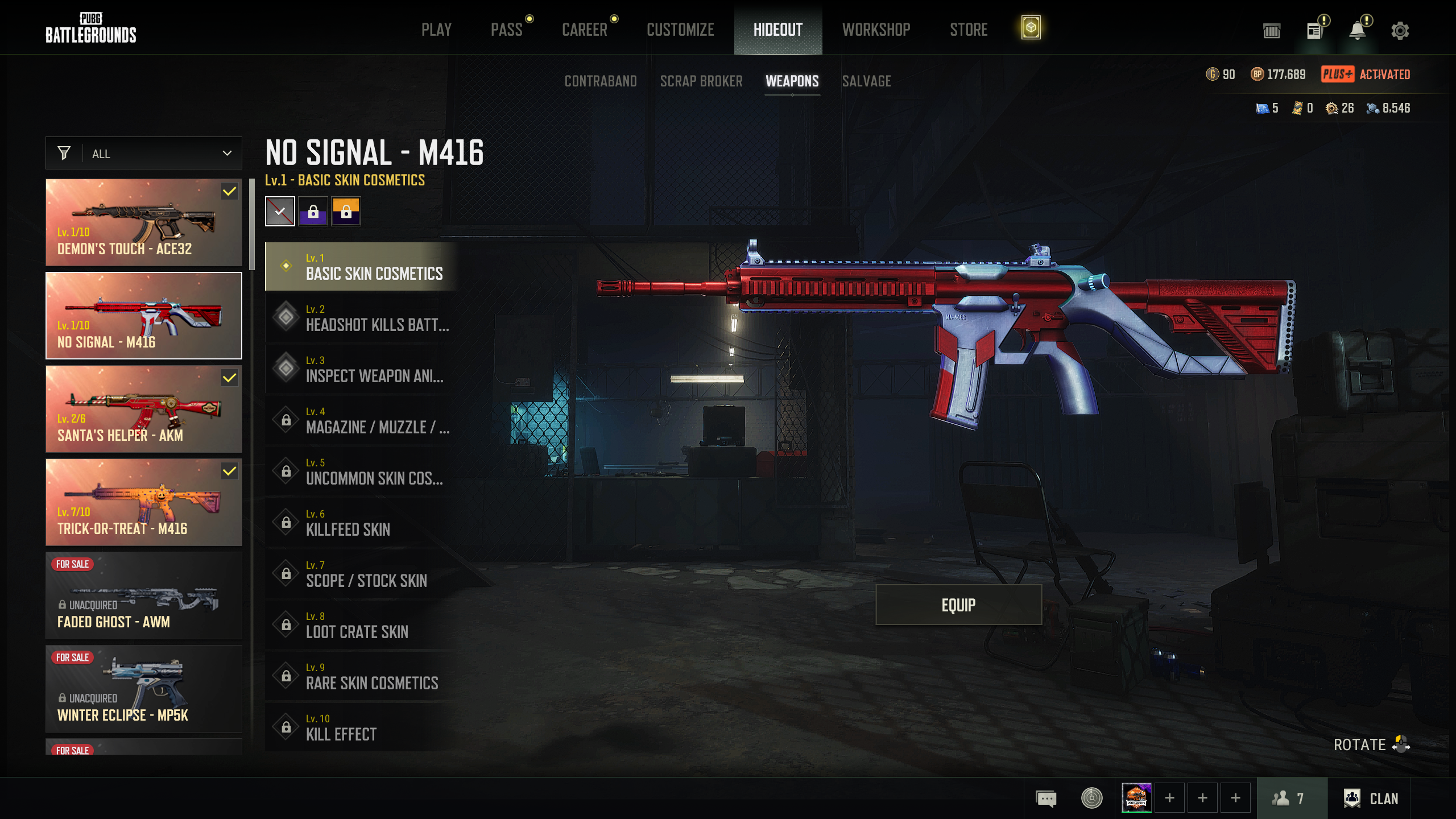
Task: Open the chat window icon
Action: coord(1046,799)
